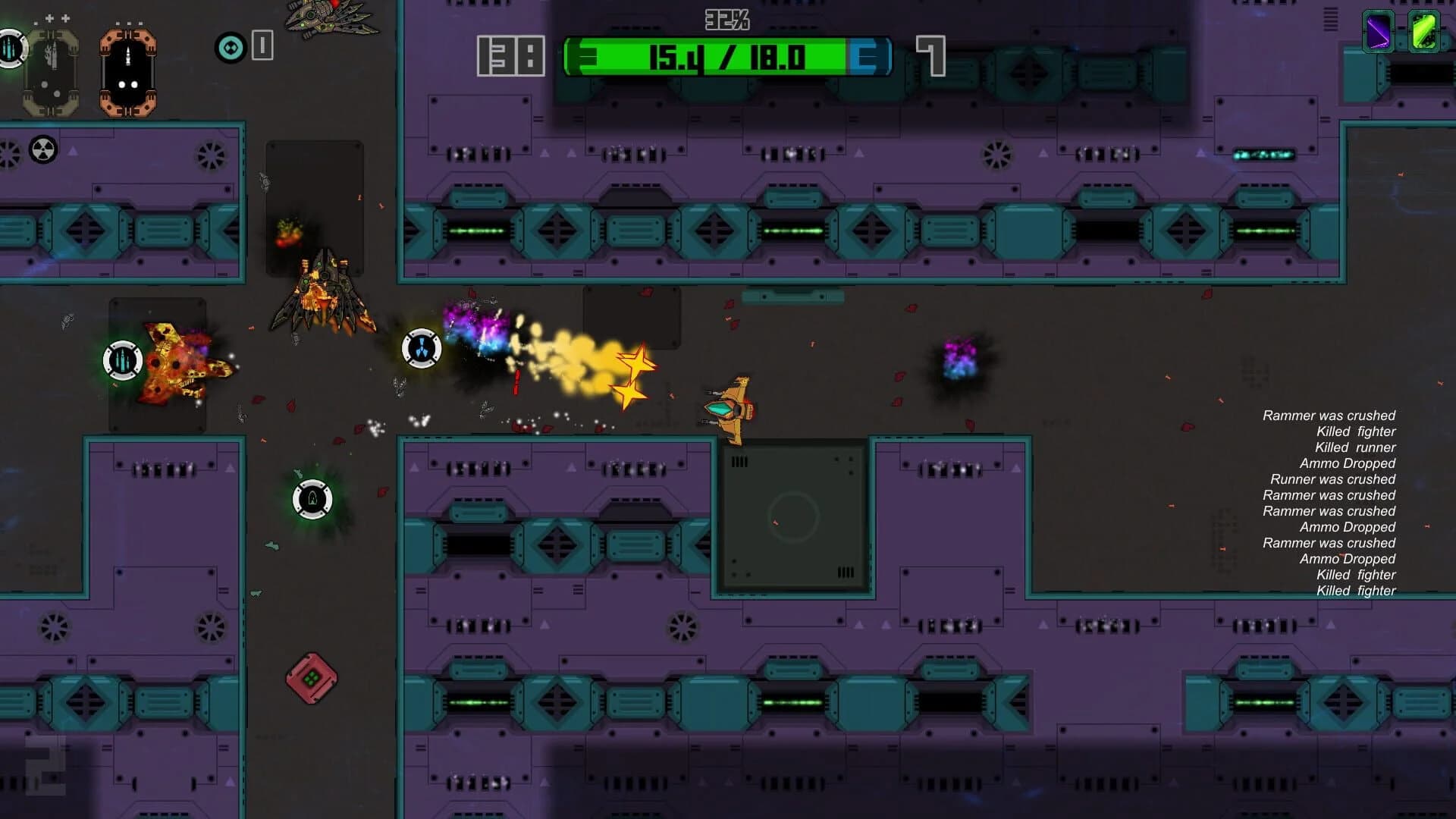Screen dimensions: 1456x819
Task: Click the 'Rammer was crushed' message
Action: [x=1329, y=416]
